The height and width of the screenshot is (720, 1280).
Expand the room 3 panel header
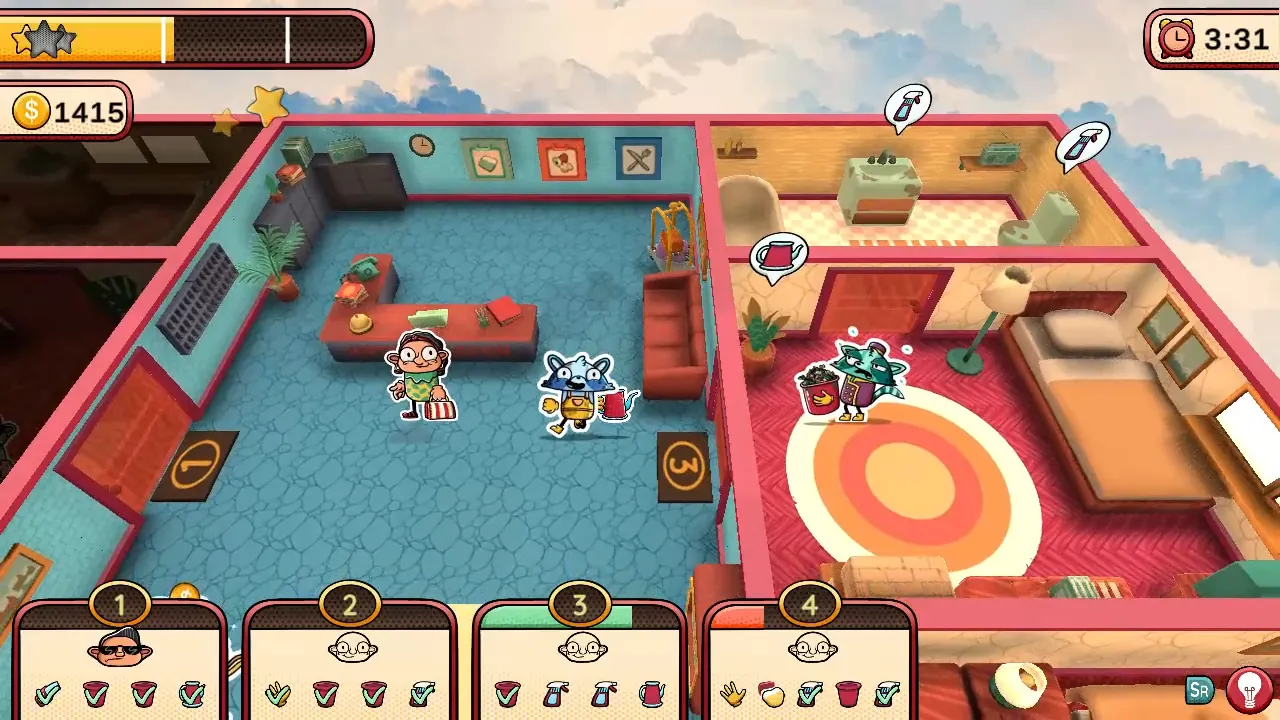(x=578, y=604)
